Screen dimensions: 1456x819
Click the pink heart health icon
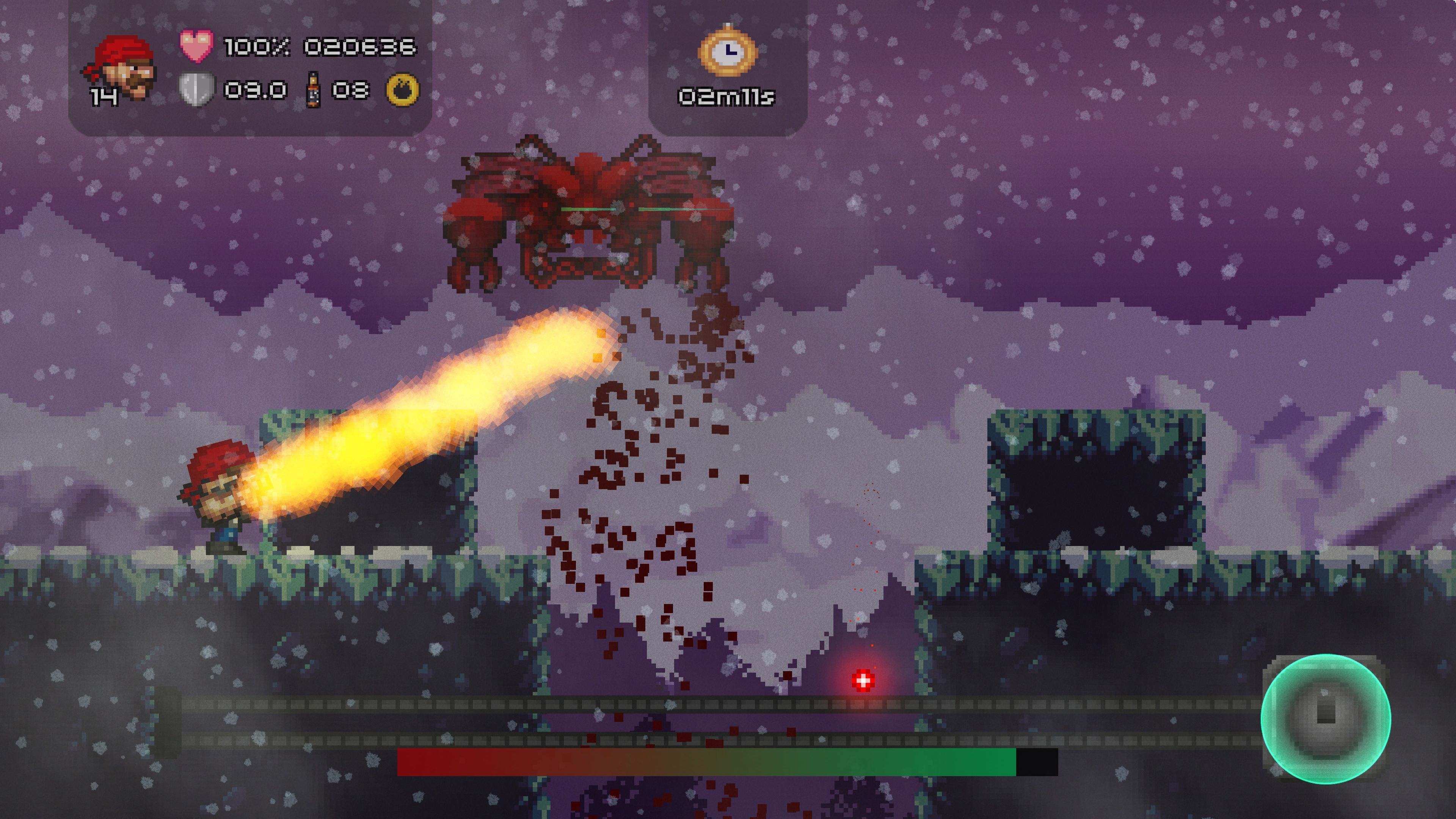point(196,45)
